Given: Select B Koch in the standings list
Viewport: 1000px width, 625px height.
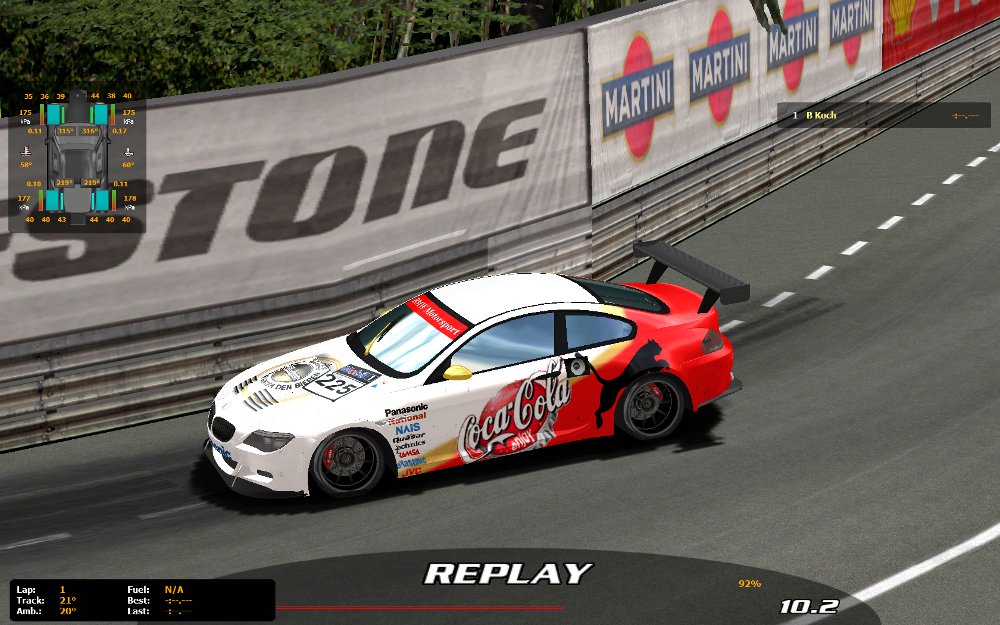Looking at the screenshot, I should [x=821, y=116].
